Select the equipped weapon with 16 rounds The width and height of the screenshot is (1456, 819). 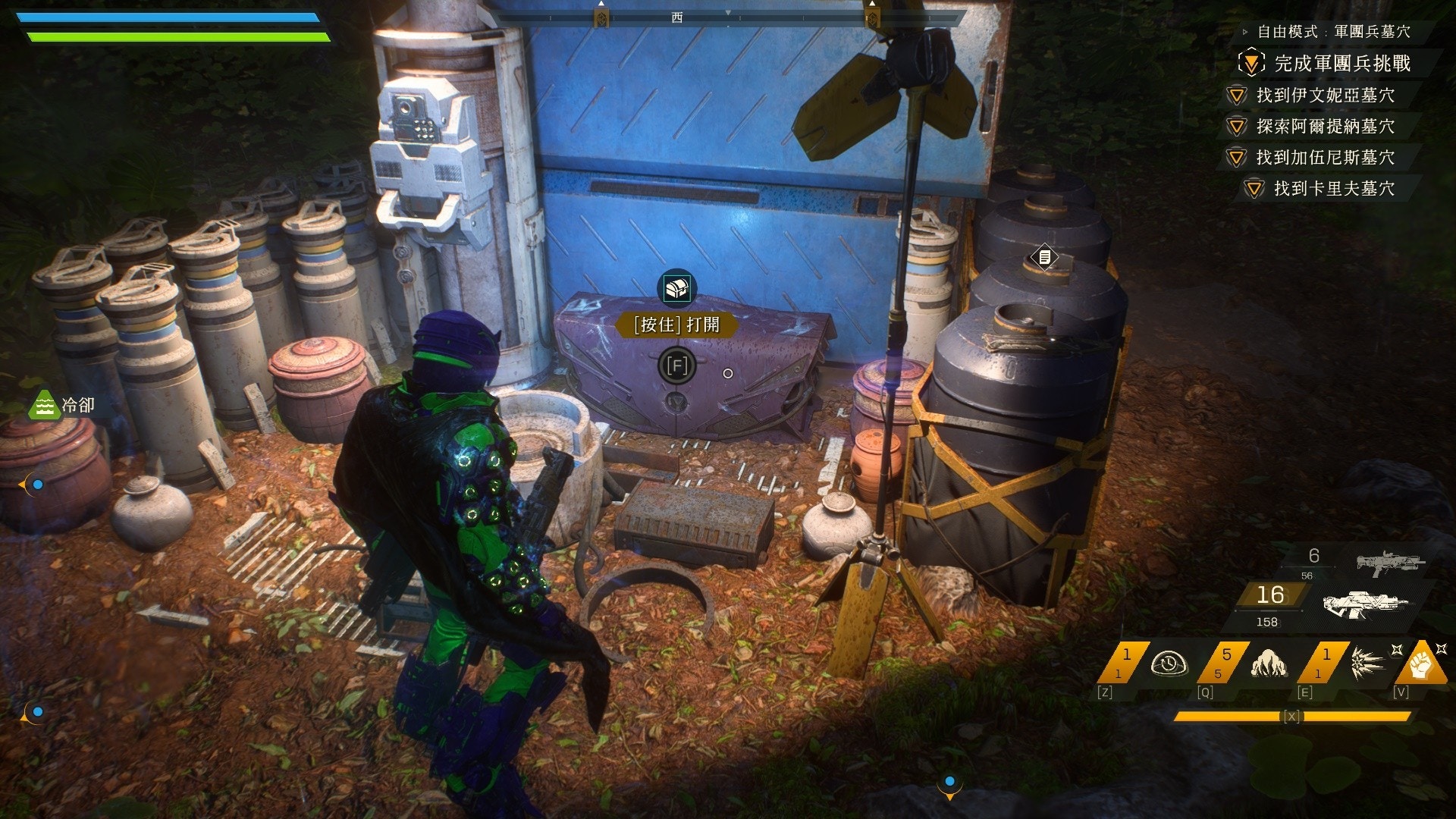point(1365,603)
